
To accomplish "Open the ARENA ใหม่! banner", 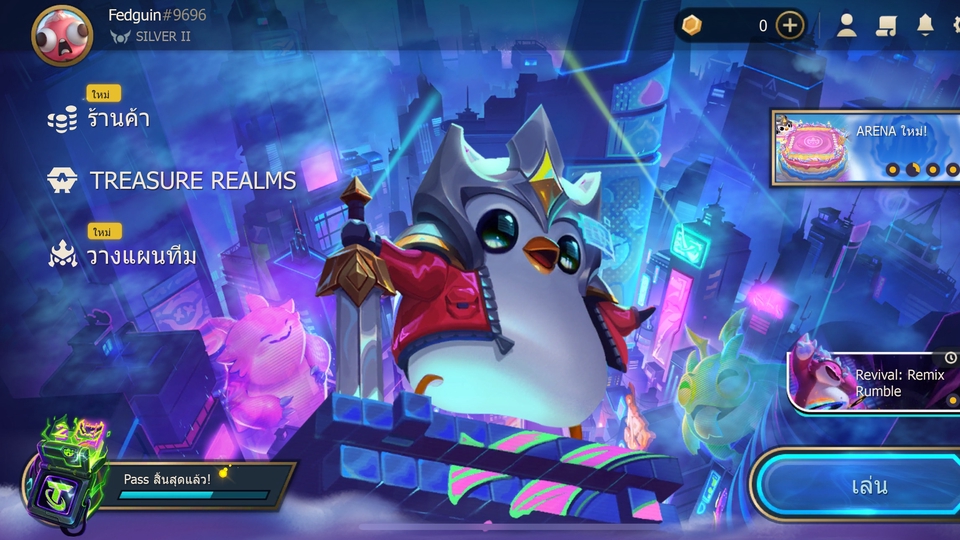I will click(866, 147).
